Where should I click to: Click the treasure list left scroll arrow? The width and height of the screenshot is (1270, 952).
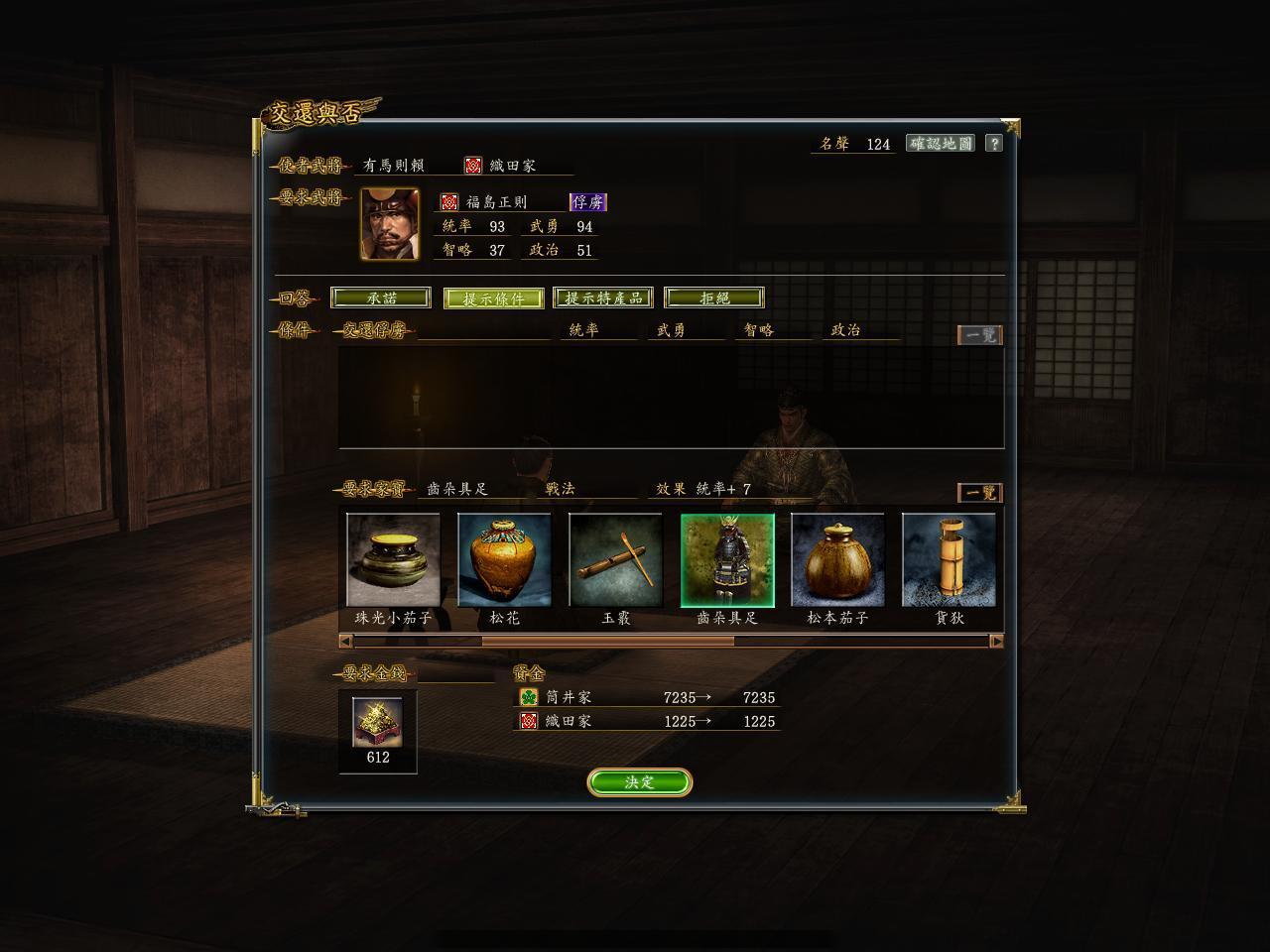click(345, 642)
